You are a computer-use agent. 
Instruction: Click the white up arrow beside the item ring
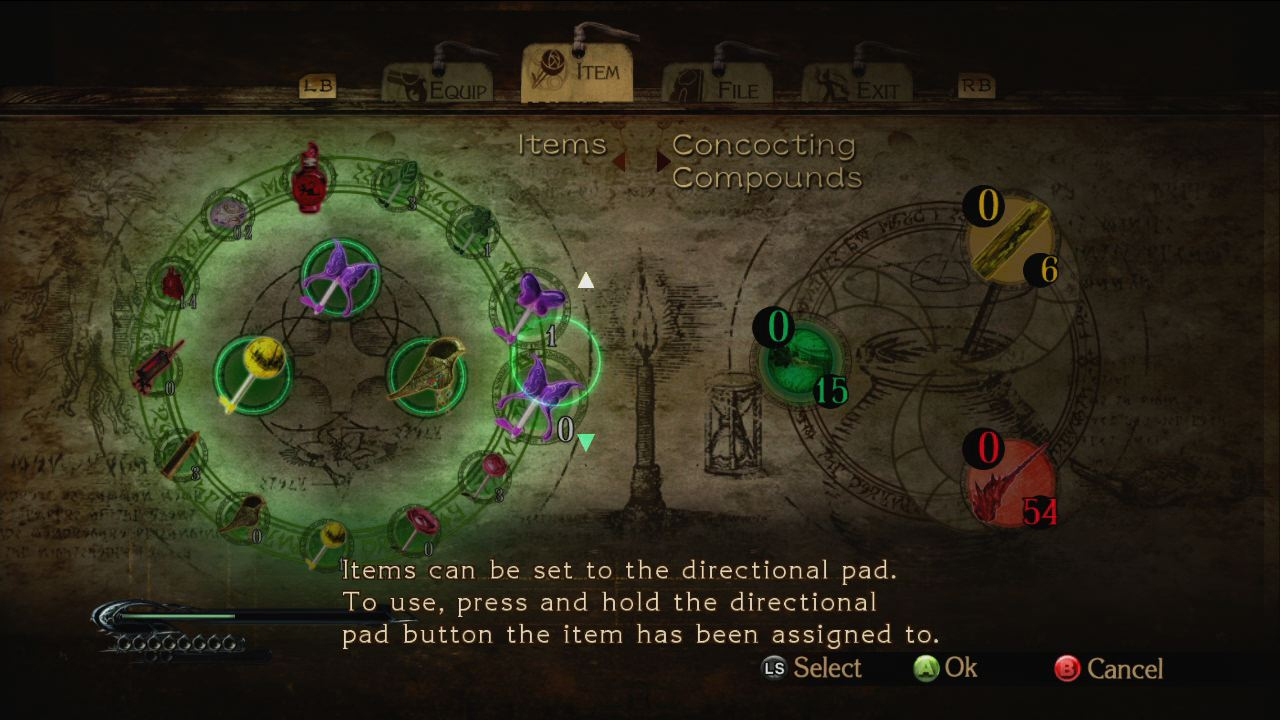point(586,281)
